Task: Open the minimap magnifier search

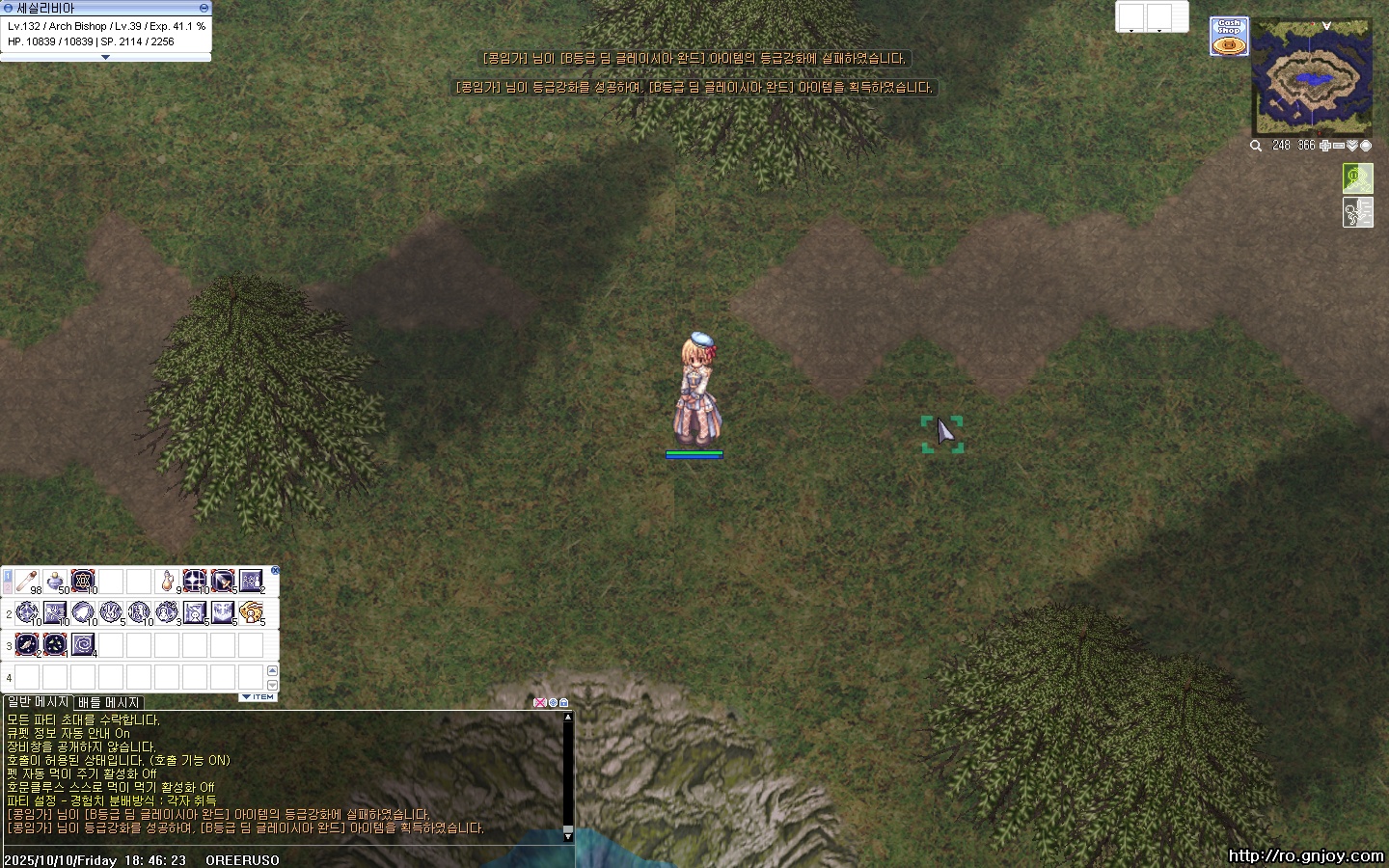Action: 1256,146
